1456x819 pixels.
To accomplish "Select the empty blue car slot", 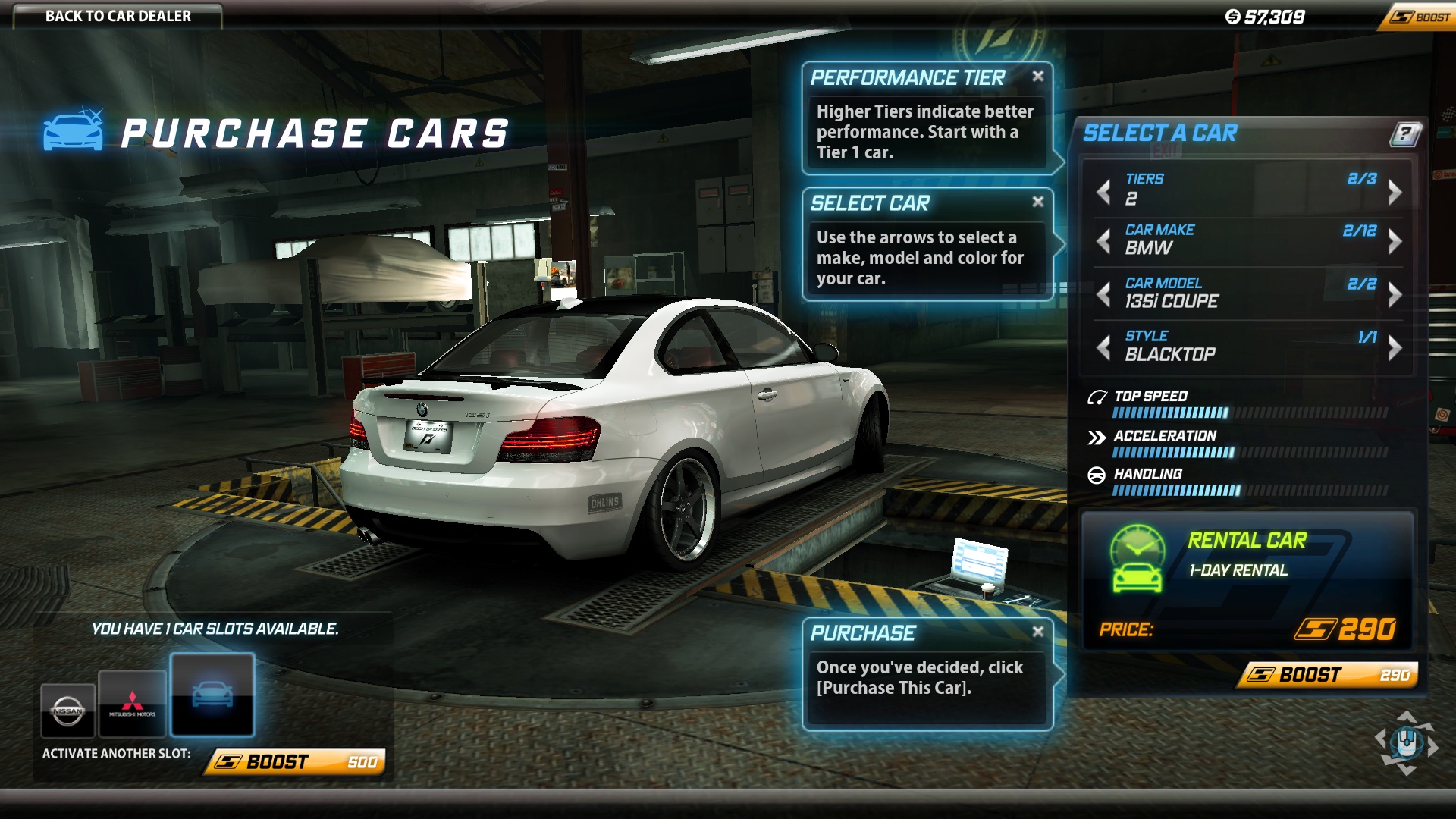I will coord(212,695).
